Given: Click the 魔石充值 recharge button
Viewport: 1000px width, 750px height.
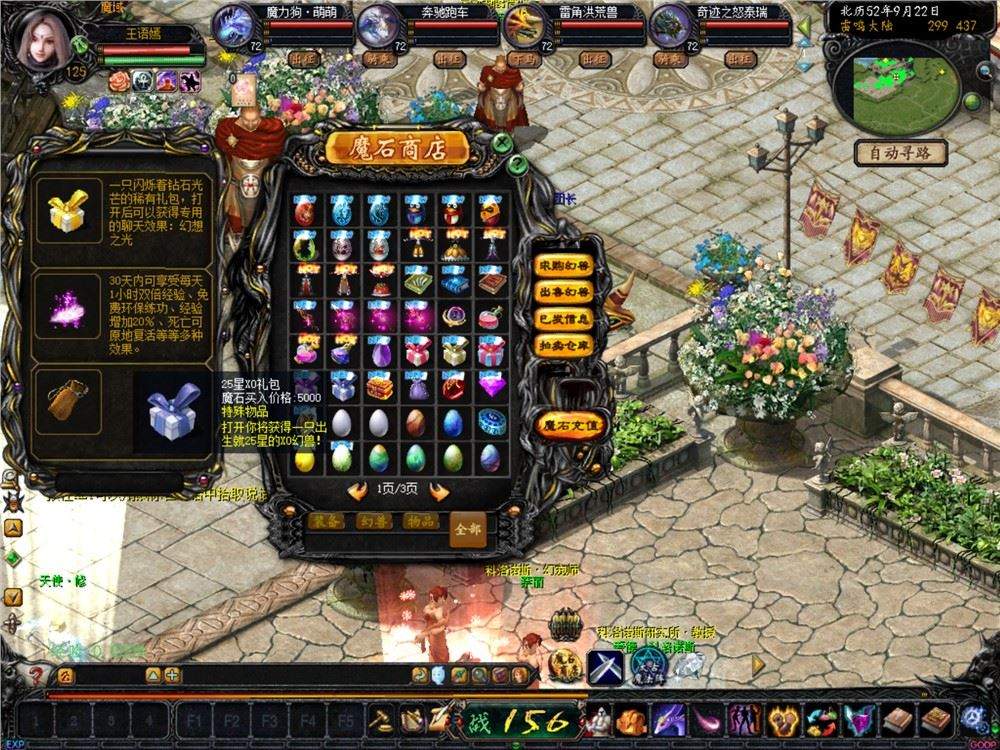Looking at the screenshot, I should pyautogui.click(x=571, y=426).
